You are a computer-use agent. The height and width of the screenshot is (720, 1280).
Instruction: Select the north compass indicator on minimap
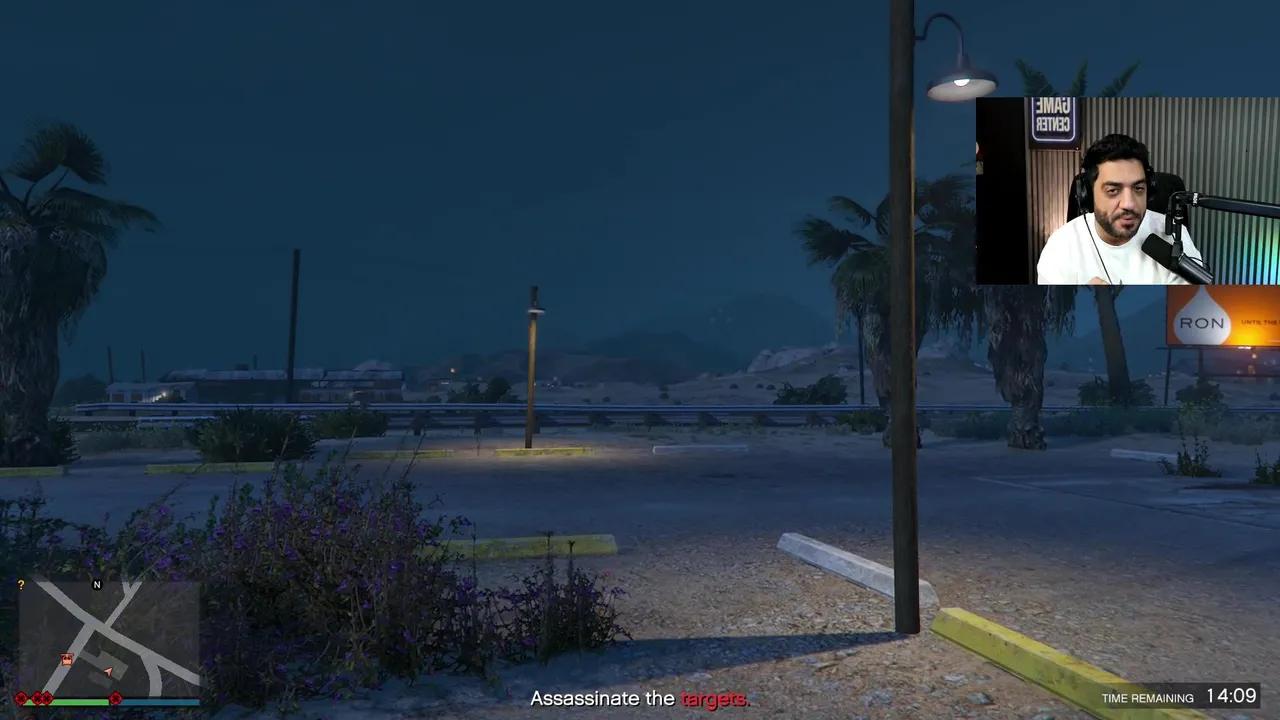(97, 584)
